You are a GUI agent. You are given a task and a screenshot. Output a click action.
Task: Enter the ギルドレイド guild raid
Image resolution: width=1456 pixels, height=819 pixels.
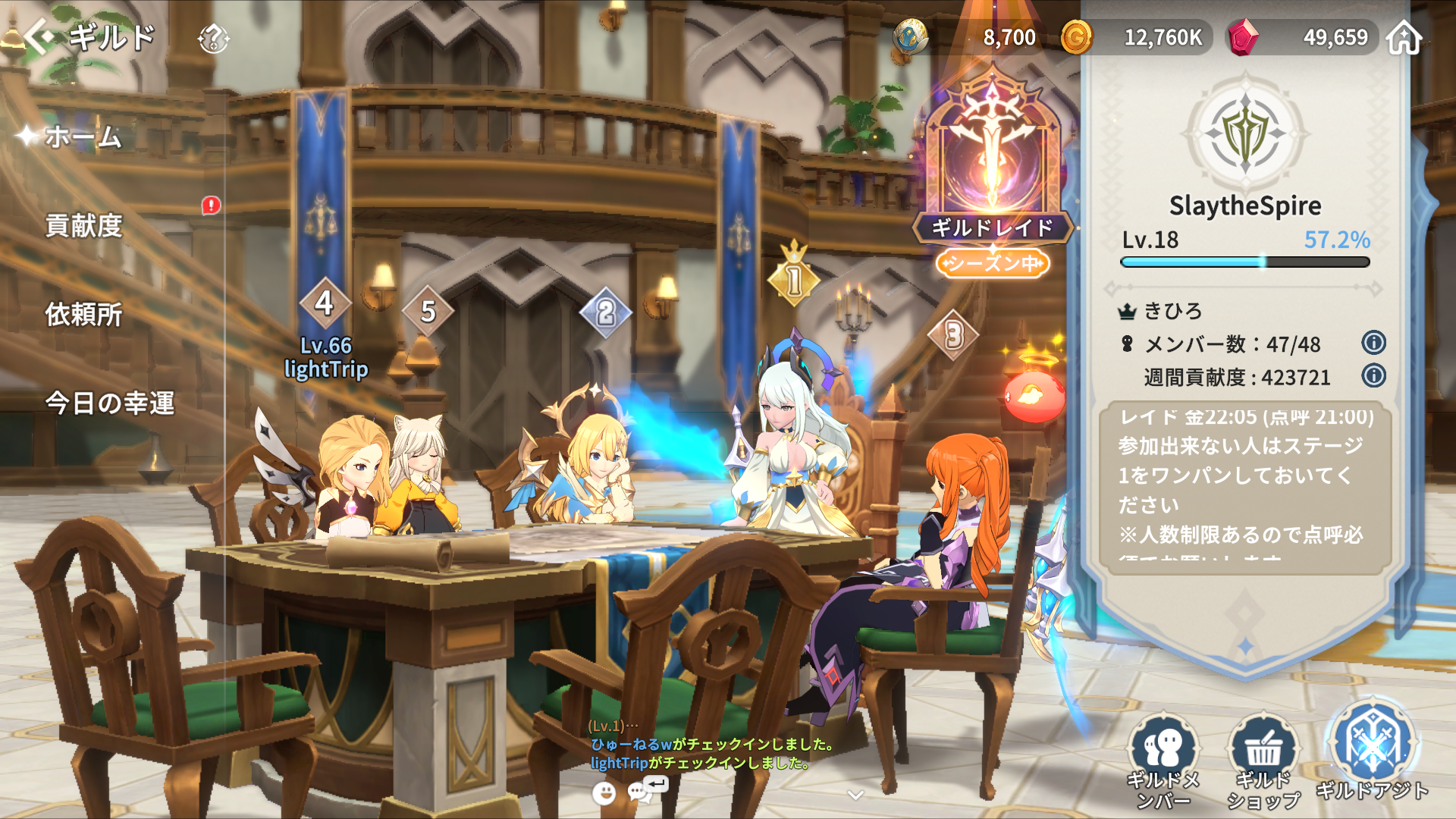point(992,167)
